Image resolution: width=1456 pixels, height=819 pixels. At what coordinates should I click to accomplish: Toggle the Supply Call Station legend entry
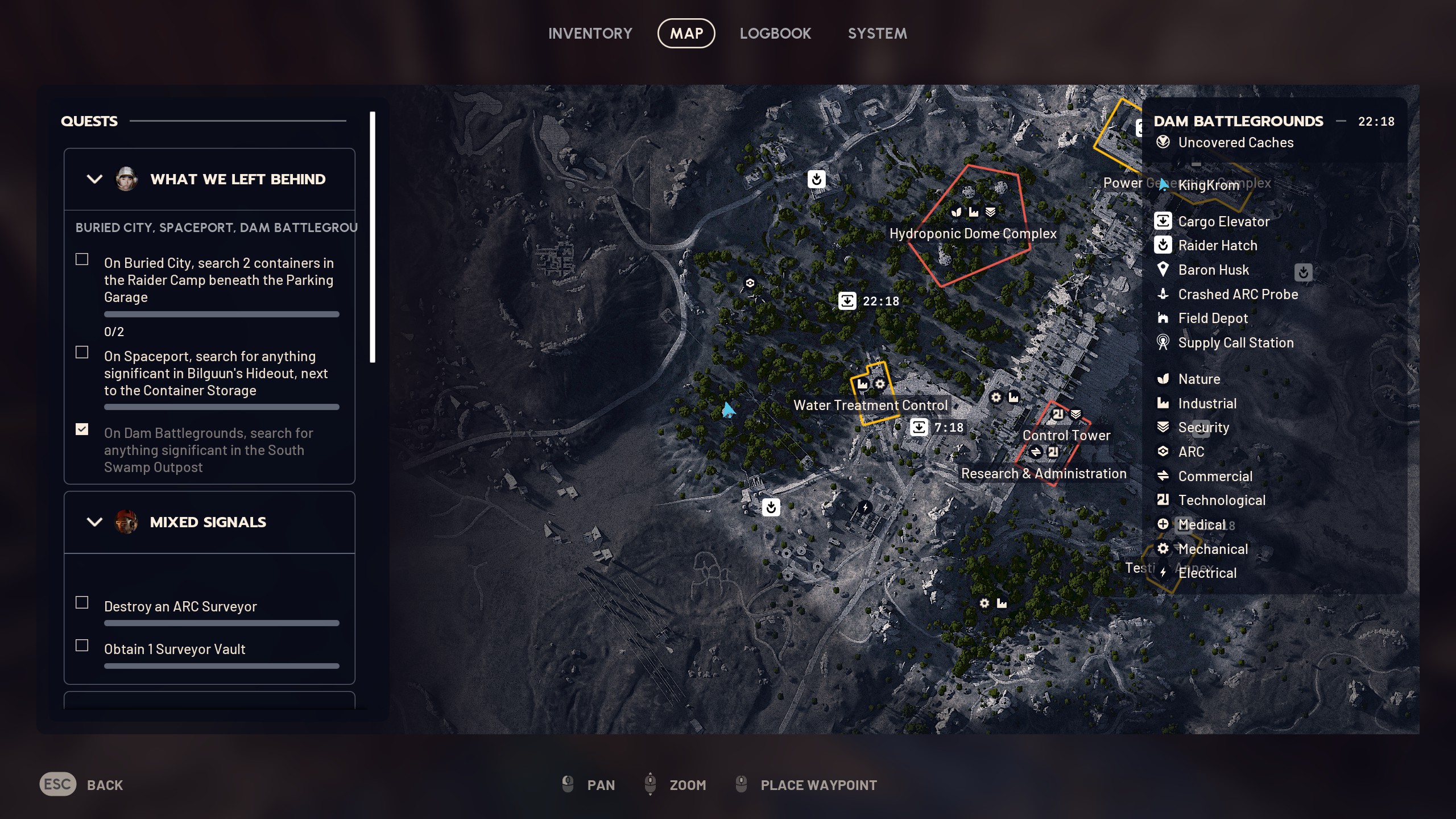[1235, 343]
